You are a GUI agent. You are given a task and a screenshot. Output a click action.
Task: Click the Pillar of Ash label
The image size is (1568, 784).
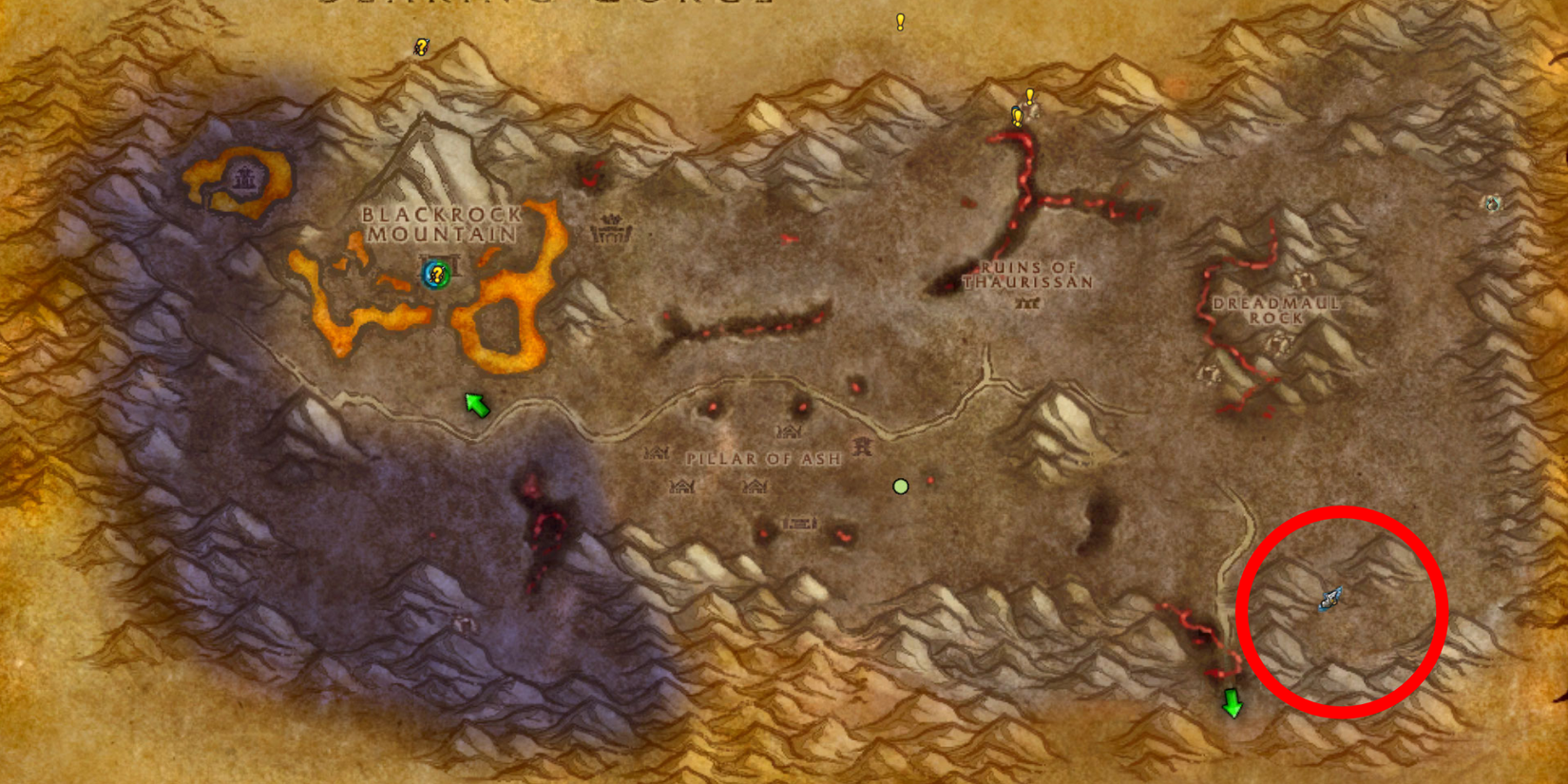(x=763, y=457)
